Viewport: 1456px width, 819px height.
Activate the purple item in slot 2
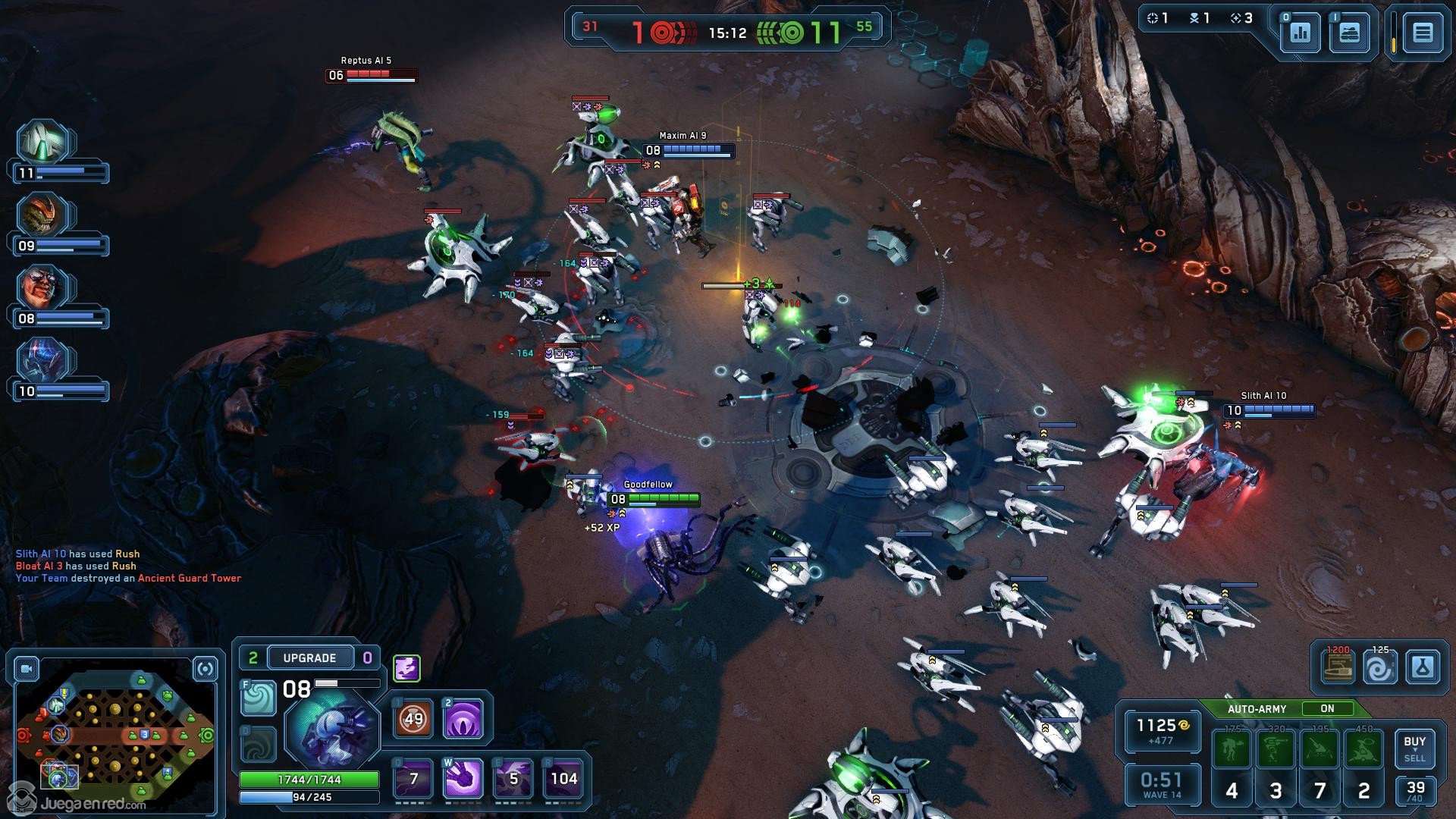[463, 718]
